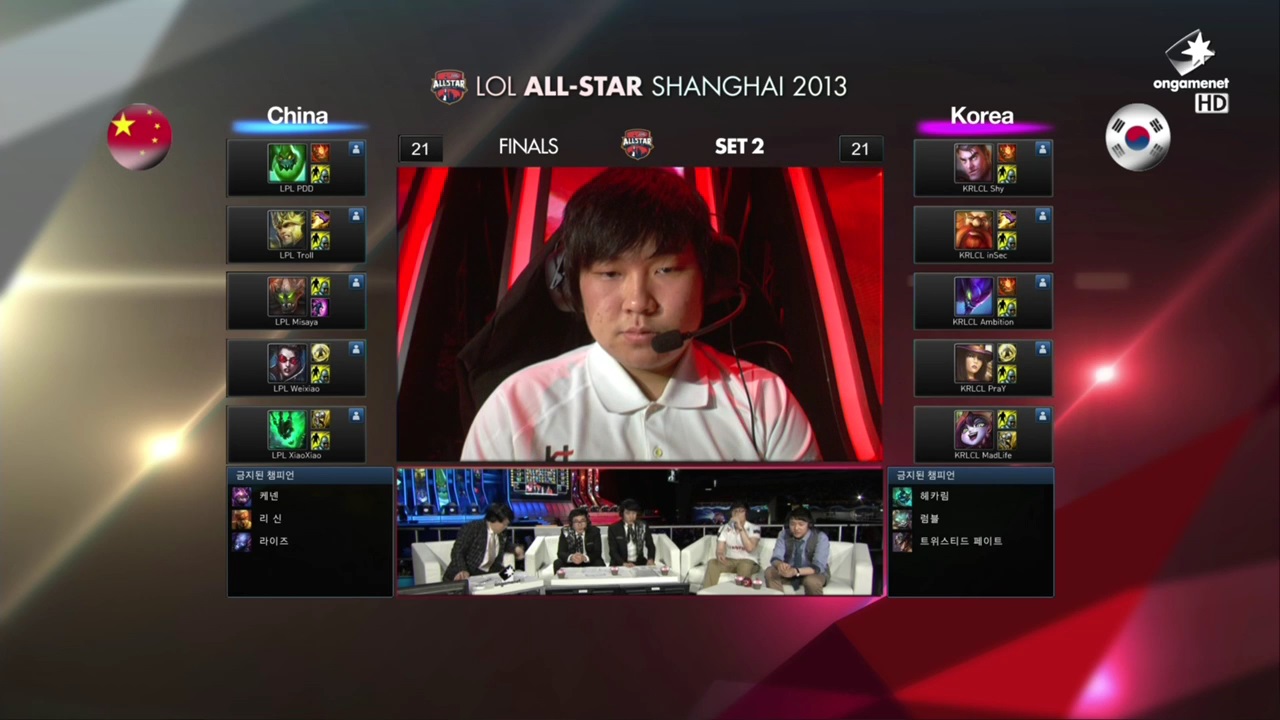1280x720 pixels.
Task: Select the LPL PDD player panel
Action: [296, 168]
